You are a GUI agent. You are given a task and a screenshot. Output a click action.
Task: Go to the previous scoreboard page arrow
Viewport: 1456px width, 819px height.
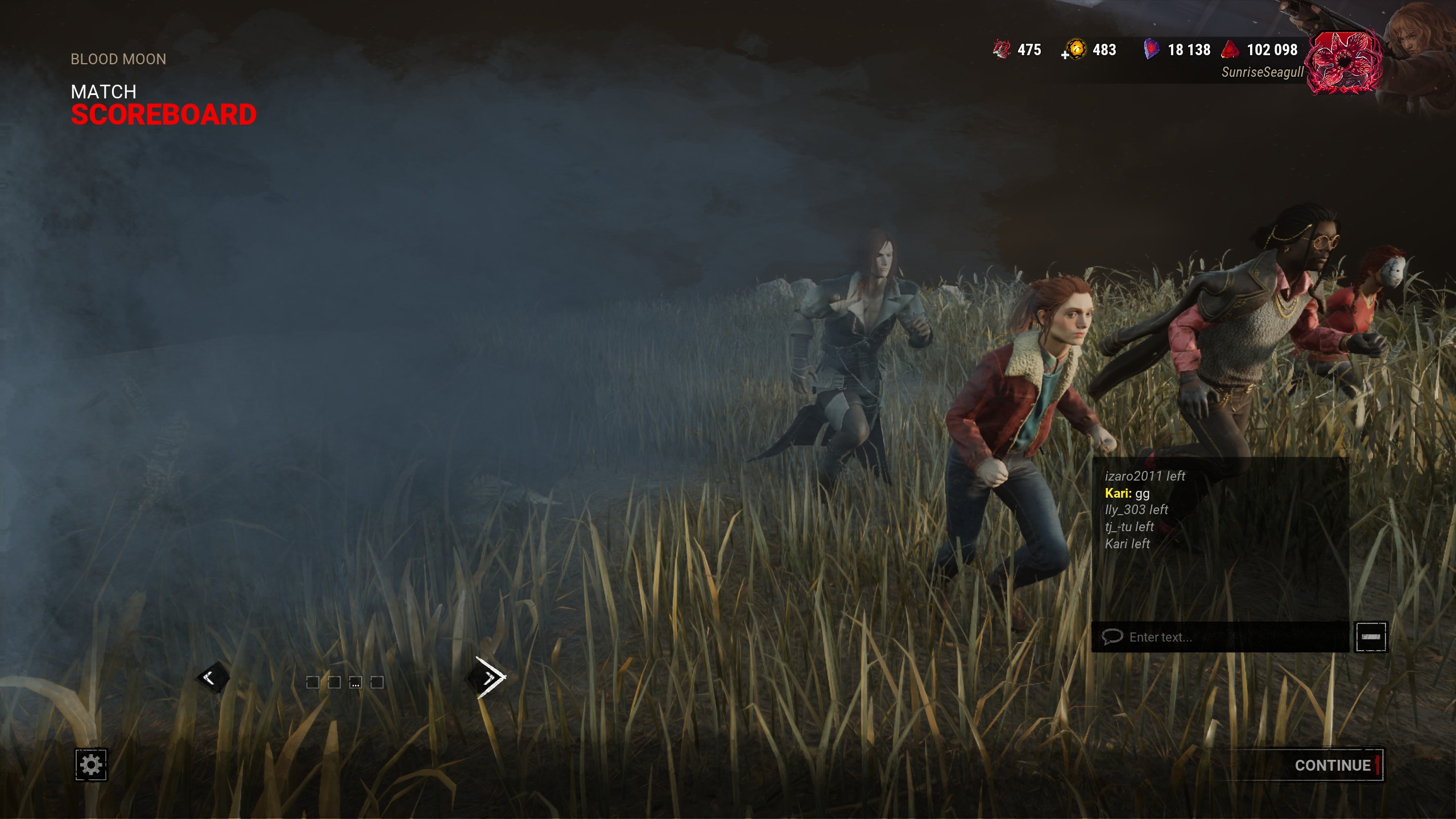click(210, 677)
